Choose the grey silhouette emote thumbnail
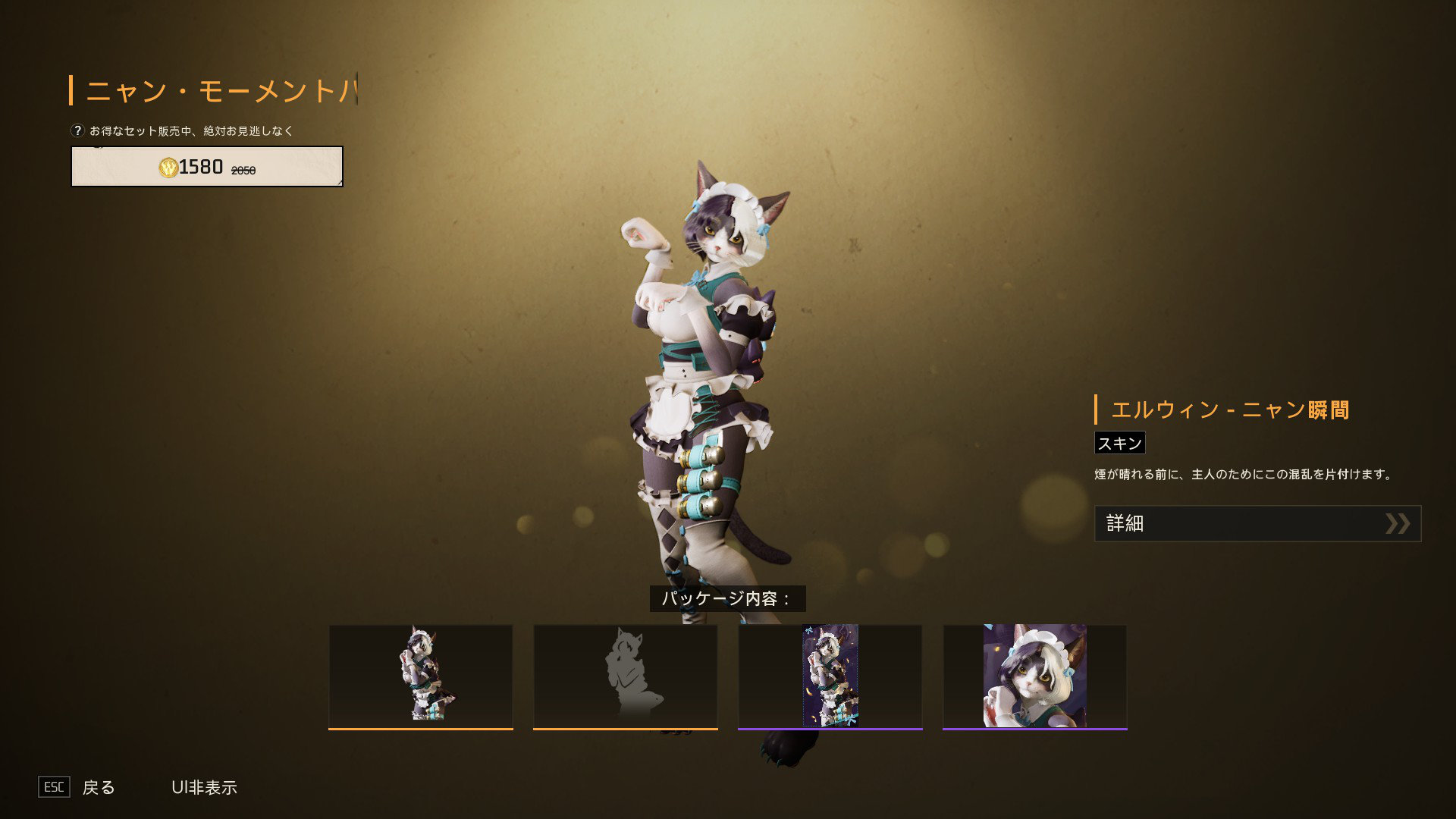The width and height of the screenshot is (1456, 819). 626,676
